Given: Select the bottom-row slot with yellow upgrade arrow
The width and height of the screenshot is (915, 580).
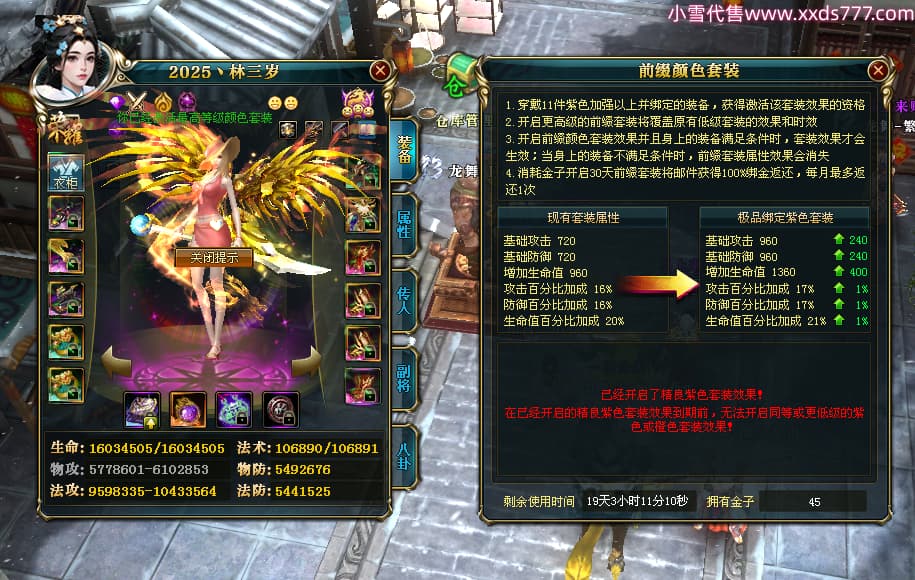Looking at the screenshot, I should tap(142, 409).
